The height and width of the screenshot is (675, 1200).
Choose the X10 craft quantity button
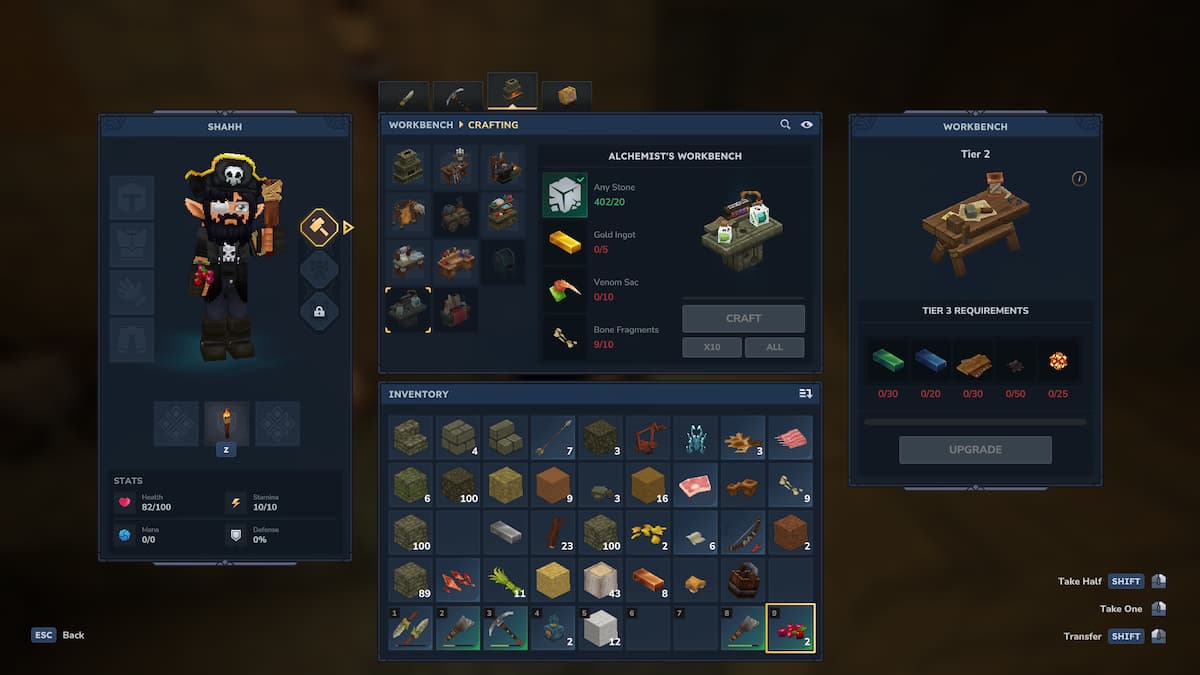tap(712, 347)
